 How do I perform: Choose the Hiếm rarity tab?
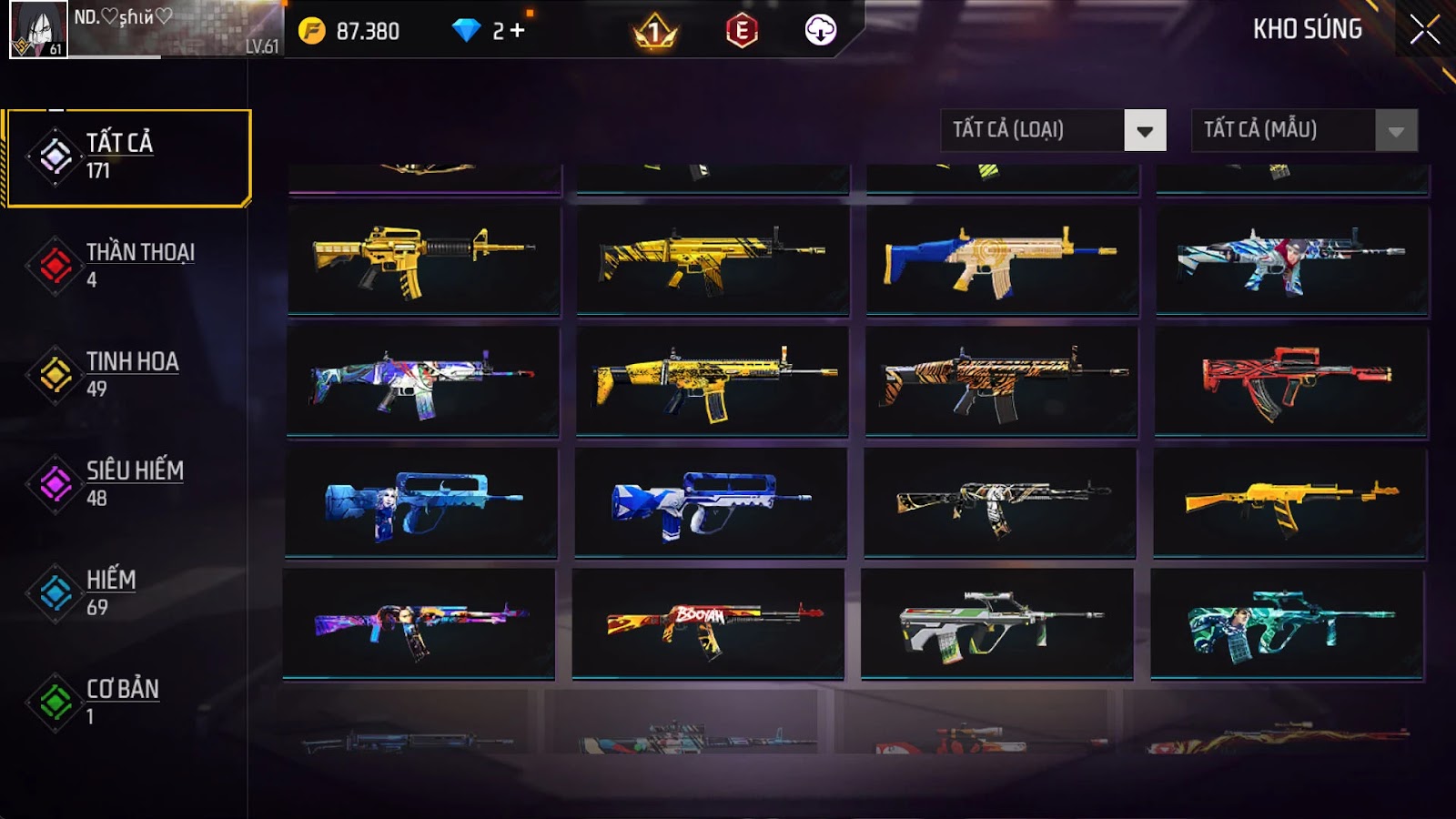[x=127, y=592]
